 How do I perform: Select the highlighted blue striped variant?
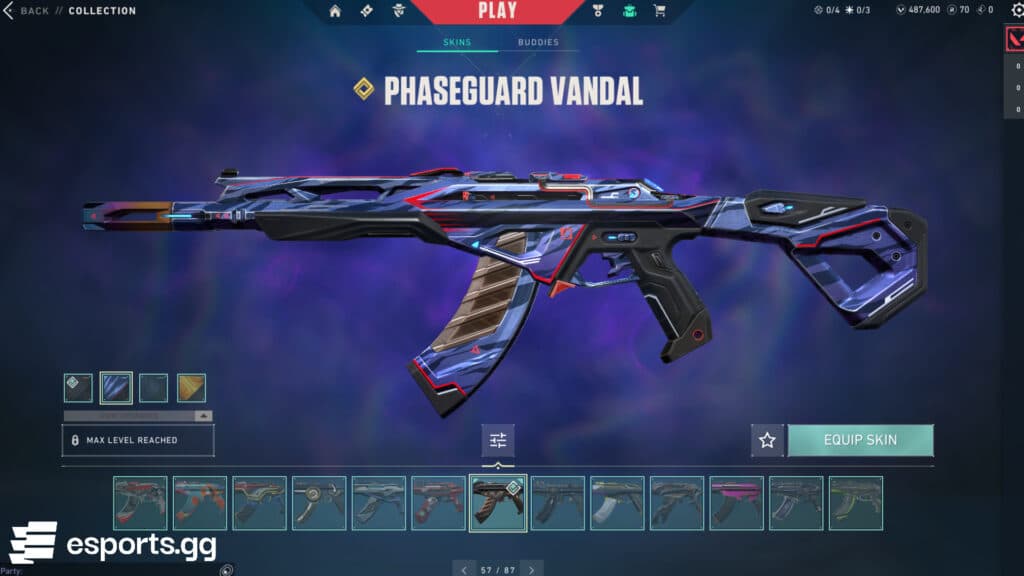pyautogui.click(x=116, y=388)
